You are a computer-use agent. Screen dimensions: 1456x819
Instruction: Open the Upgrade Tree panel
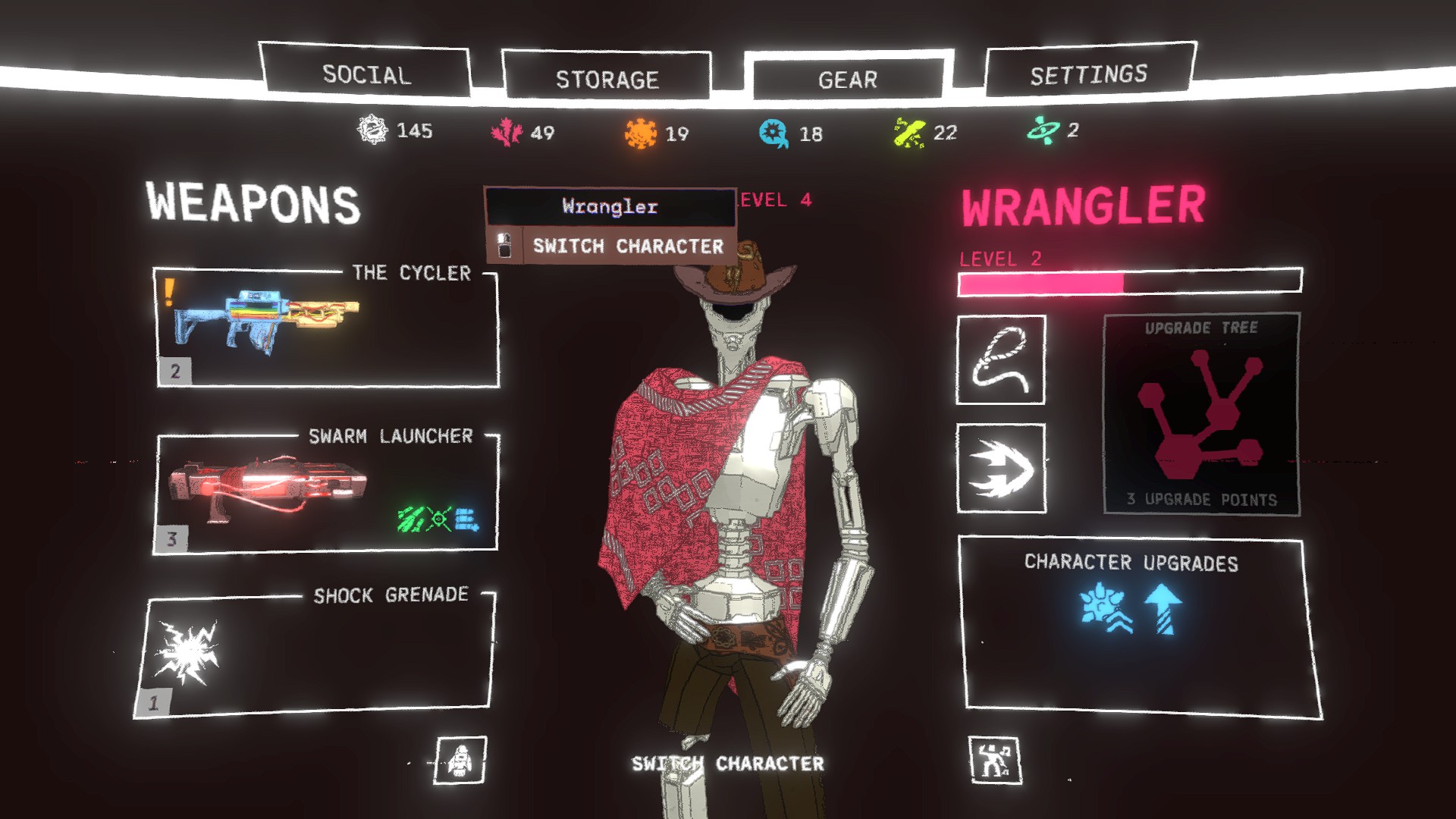tap(1201, 414)
